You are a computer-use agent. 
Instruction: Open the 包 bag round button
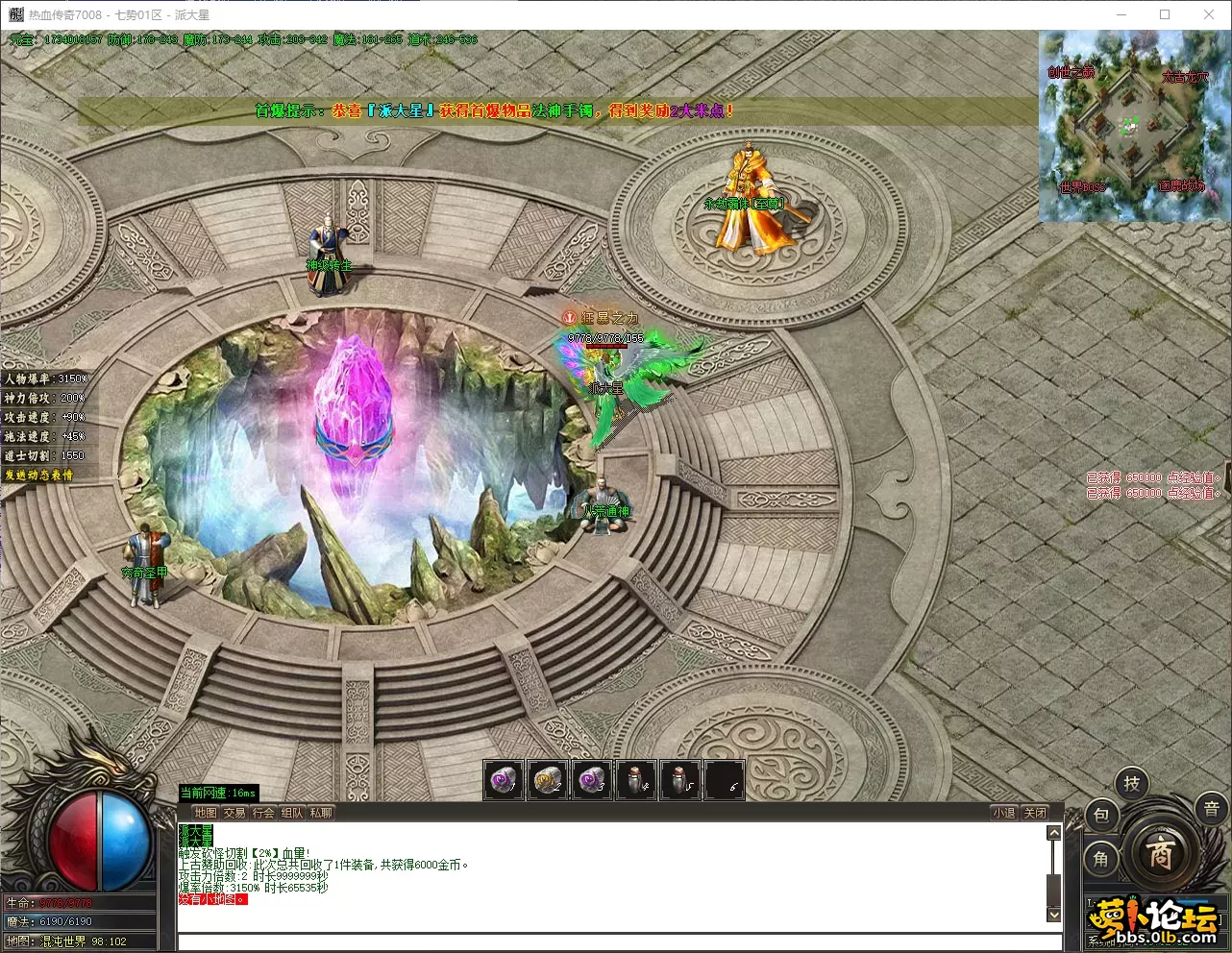click(1101, 816)
